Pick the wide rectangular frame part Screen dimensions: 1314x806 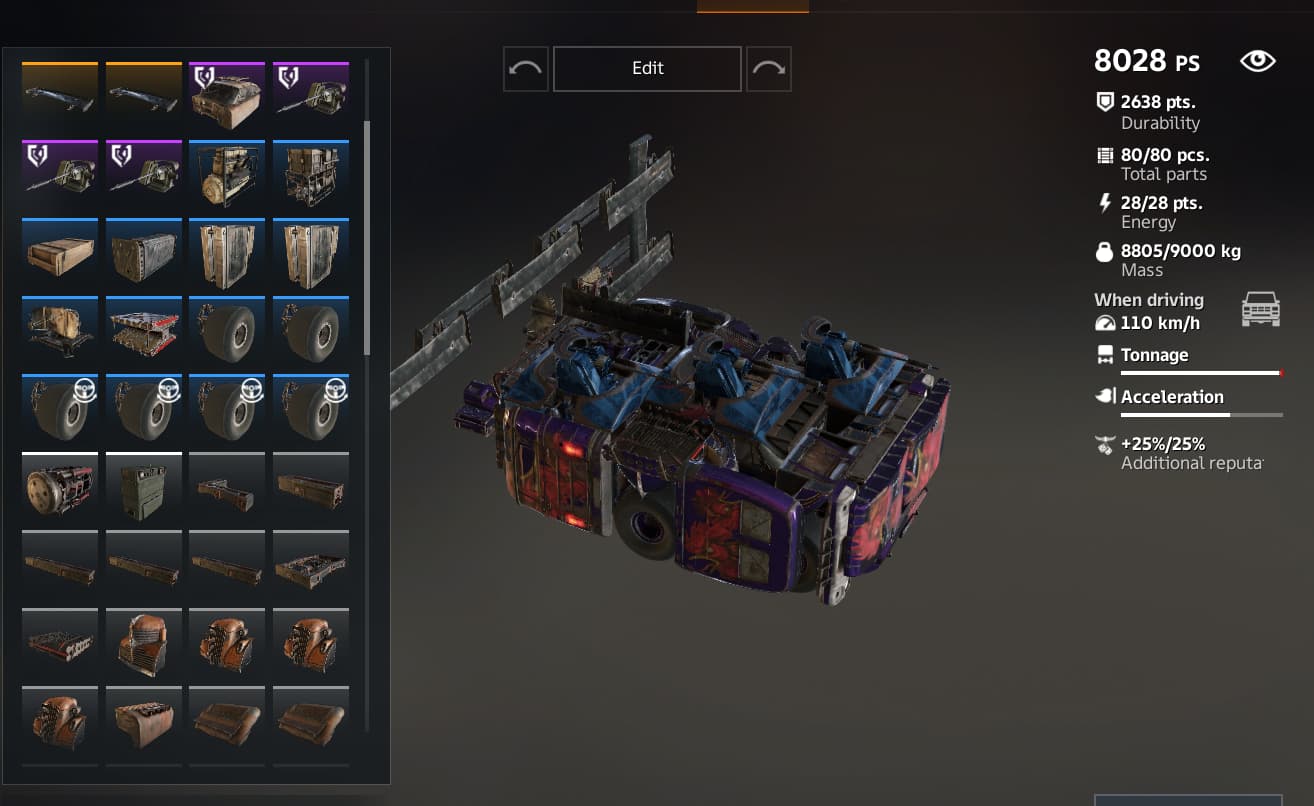pos(311,566)
